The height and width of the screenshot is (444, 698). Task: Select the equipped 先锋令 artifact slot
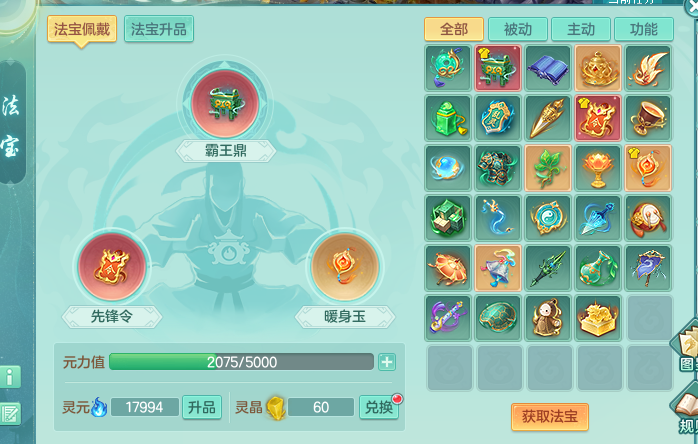tap(112, 266)
